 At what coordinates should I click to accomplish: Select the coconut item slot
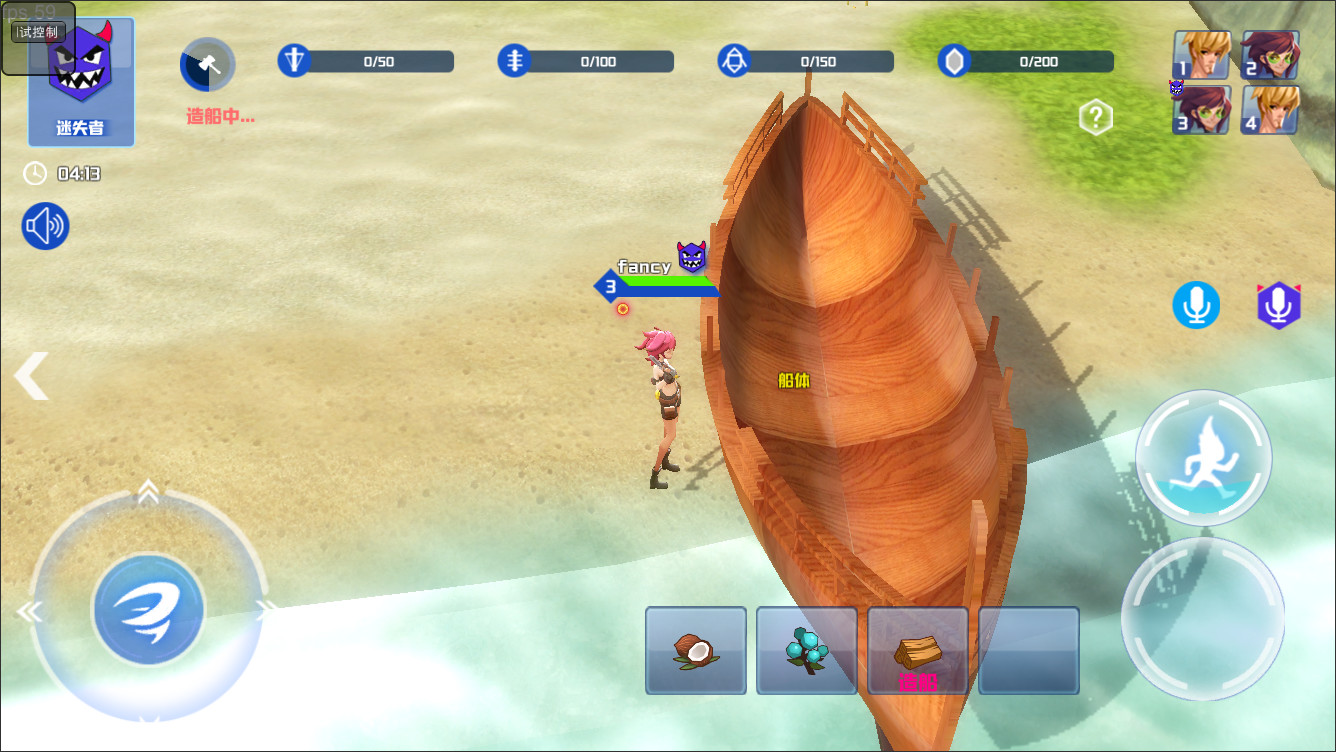(695, 650)
